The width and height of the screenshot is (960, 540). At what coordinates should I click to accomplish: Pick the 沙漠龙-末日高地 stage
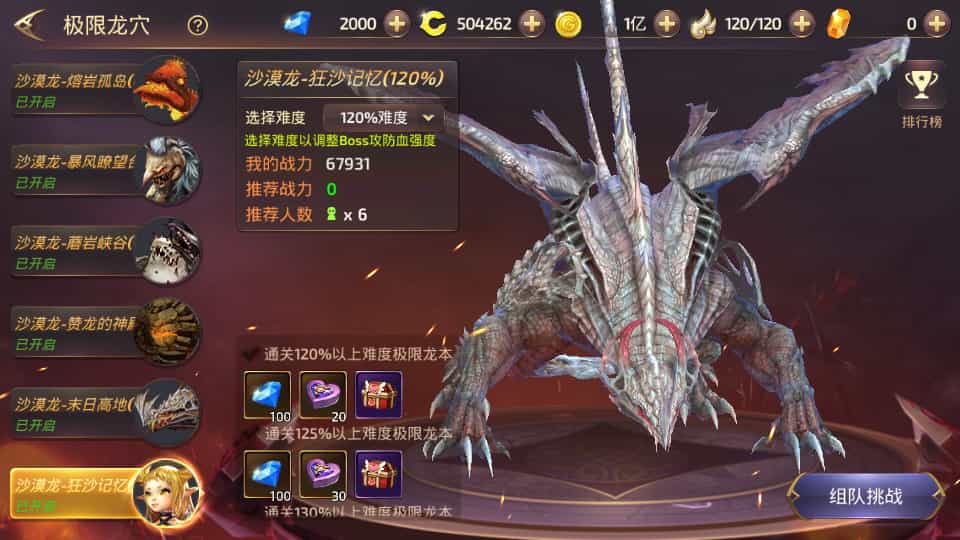100,412
